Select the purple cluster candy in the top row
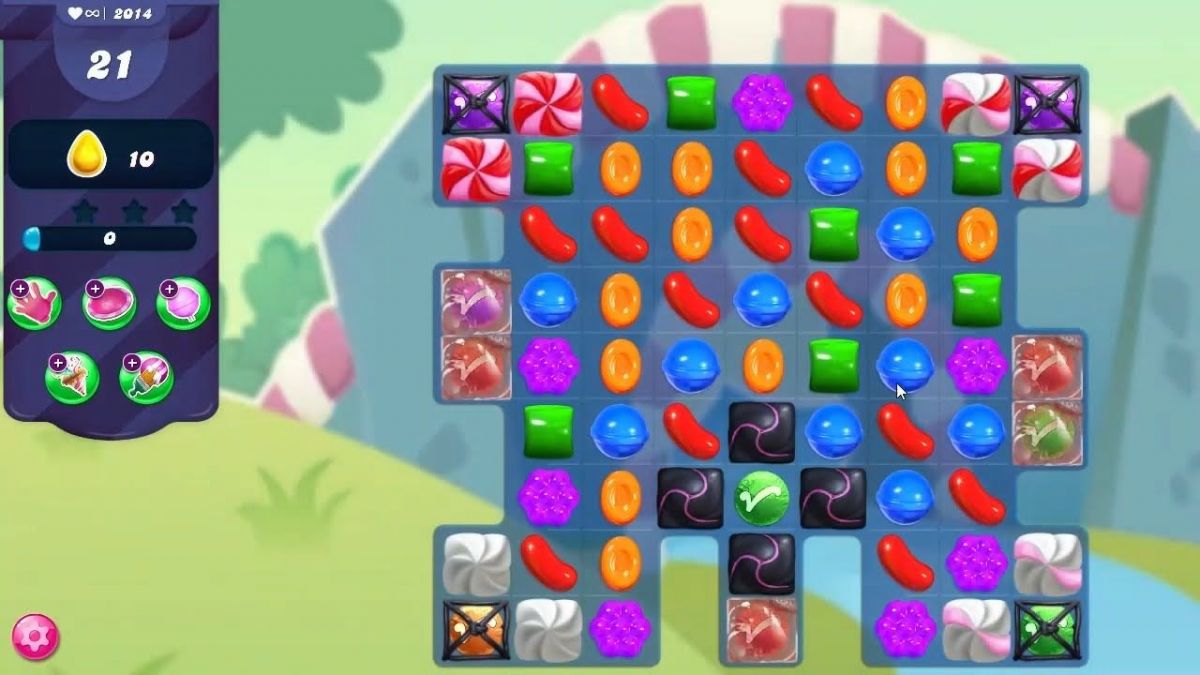The height and width of the screenshot is (675, 1200). tap(762, 102)
